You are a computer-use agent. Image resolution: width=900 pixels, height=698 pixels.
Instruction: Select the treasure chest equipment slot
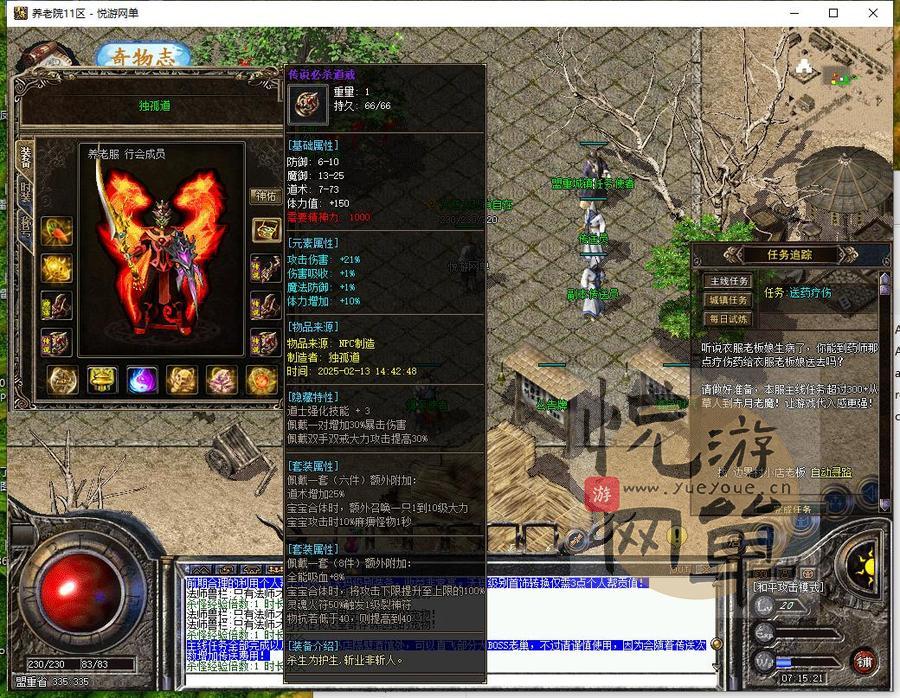point(266,230)
